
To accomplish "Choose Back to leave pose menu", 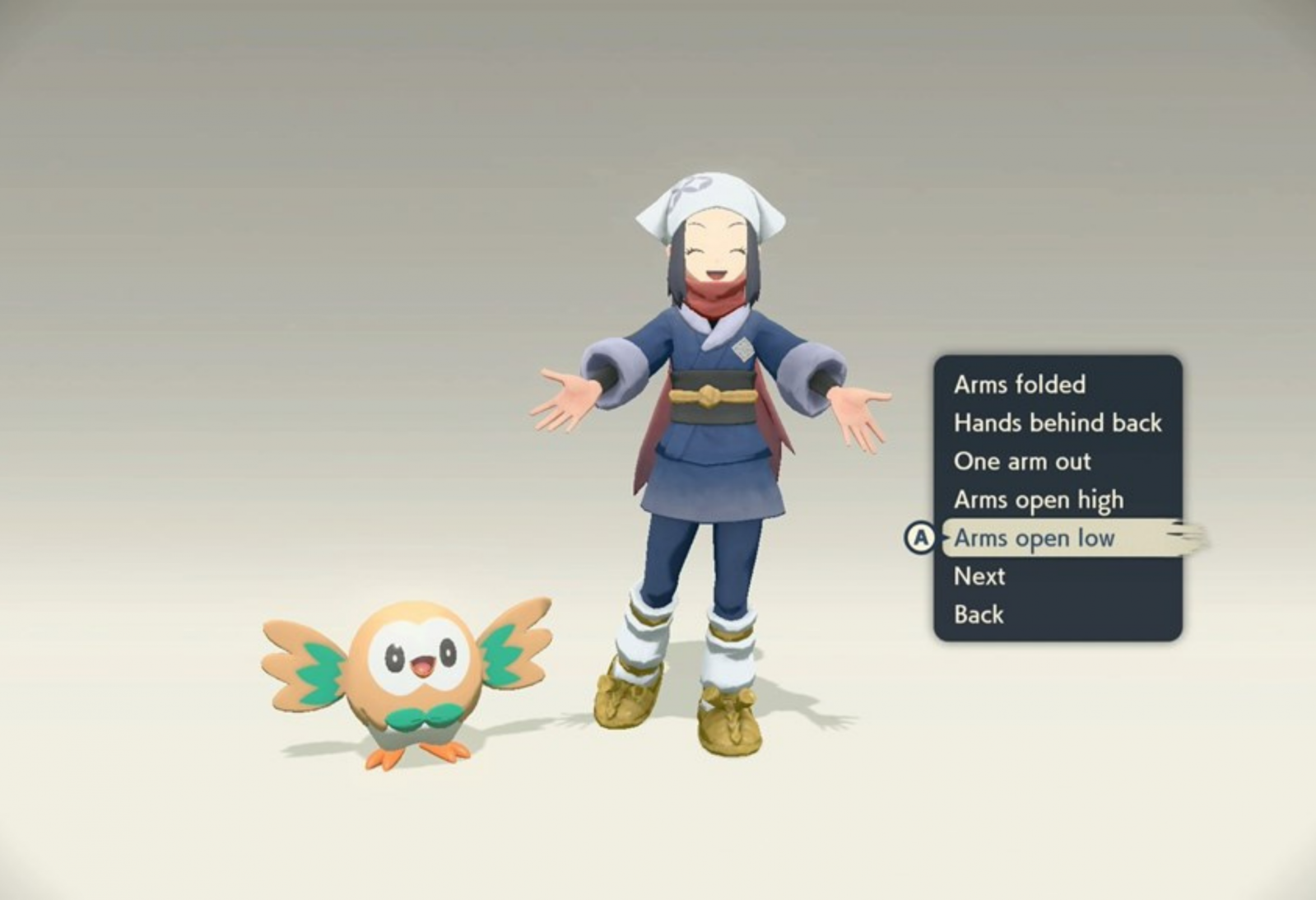I will tap(979, 614).
